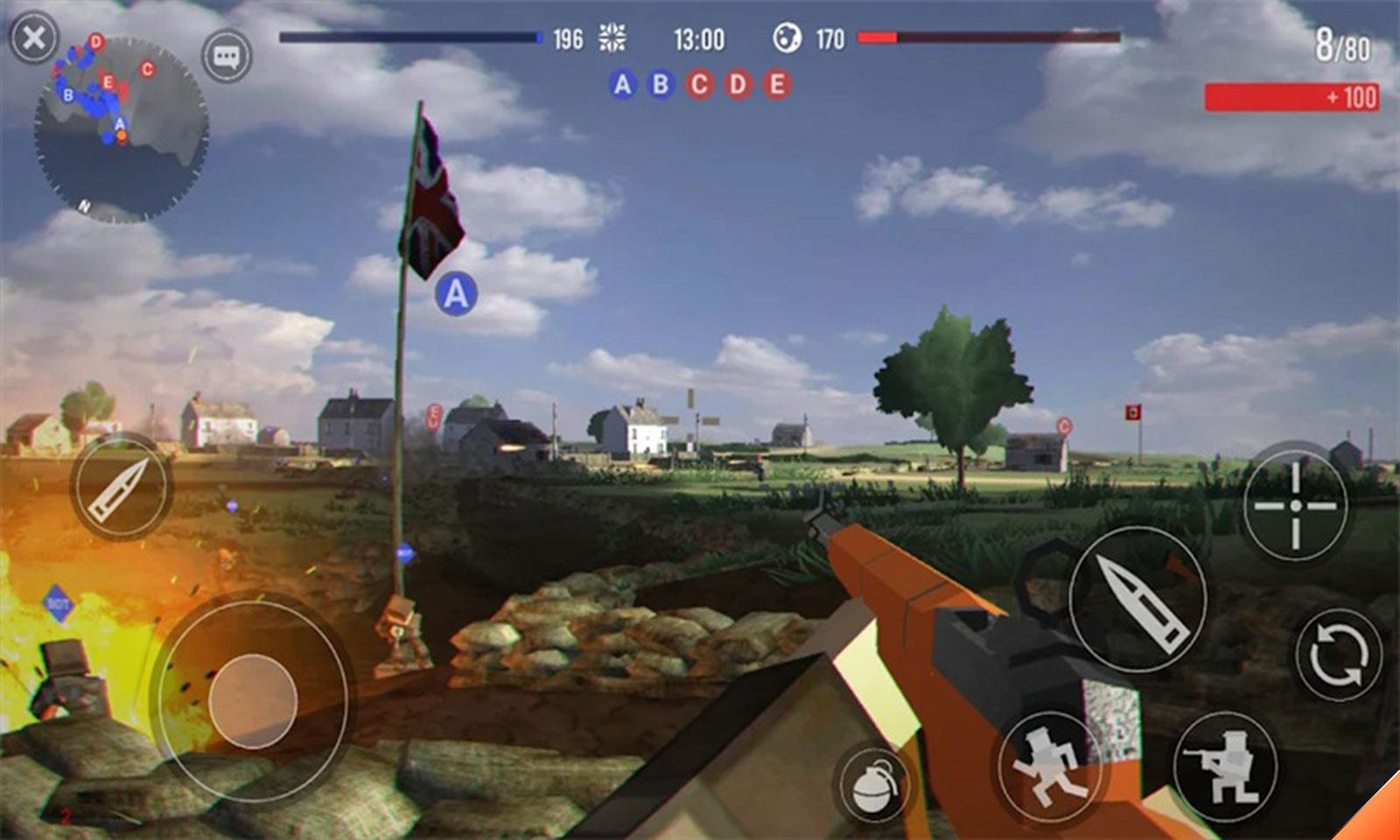Image resolution: width=1400 pixels, height=840 pixels.
Task: Crouch using the kneeling soldier button
Action: (1224, 767)
